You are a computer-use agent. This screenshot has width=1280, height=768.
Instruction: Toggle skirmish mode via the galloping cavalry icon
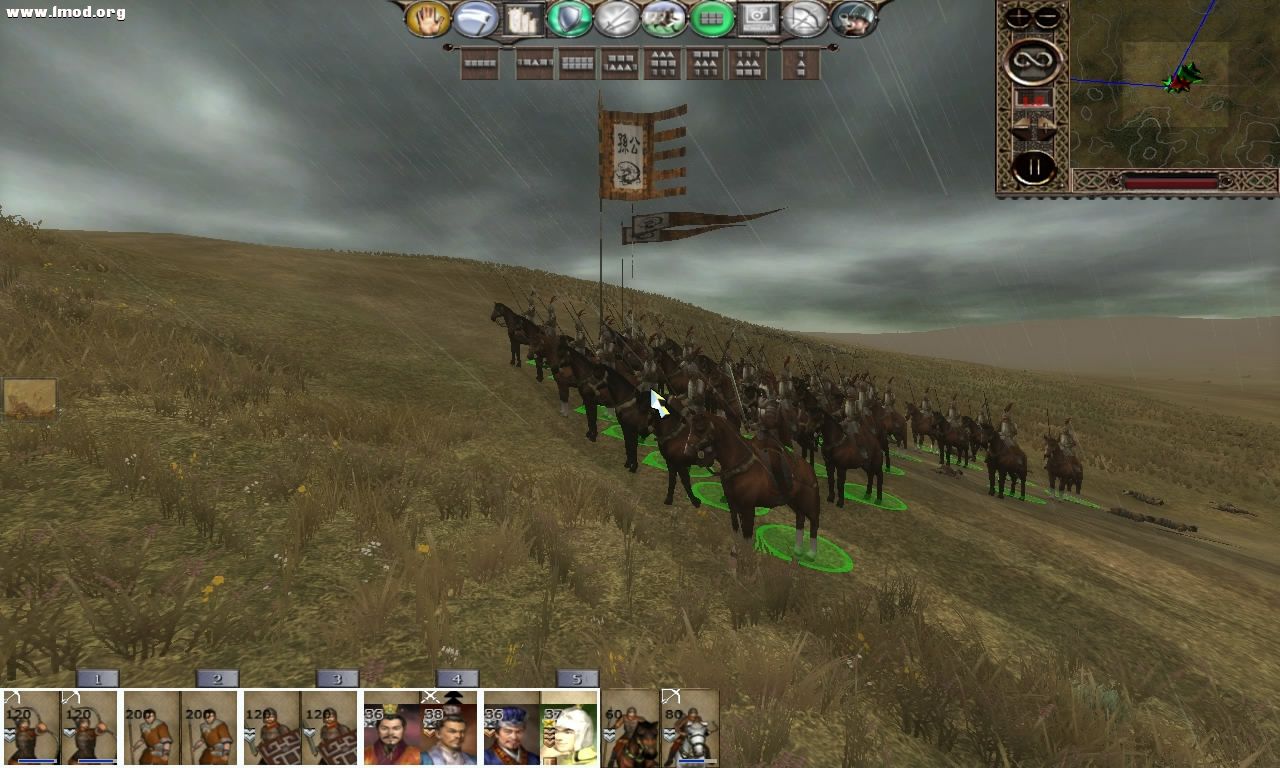[665, 22]
